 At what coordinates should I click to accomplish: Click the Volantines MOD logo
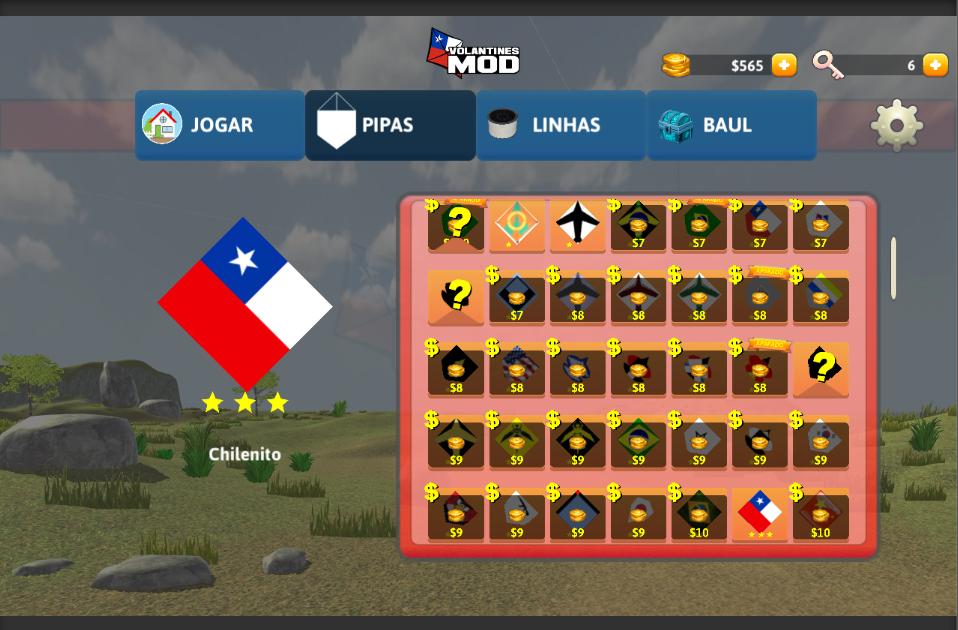coord(474,54)
